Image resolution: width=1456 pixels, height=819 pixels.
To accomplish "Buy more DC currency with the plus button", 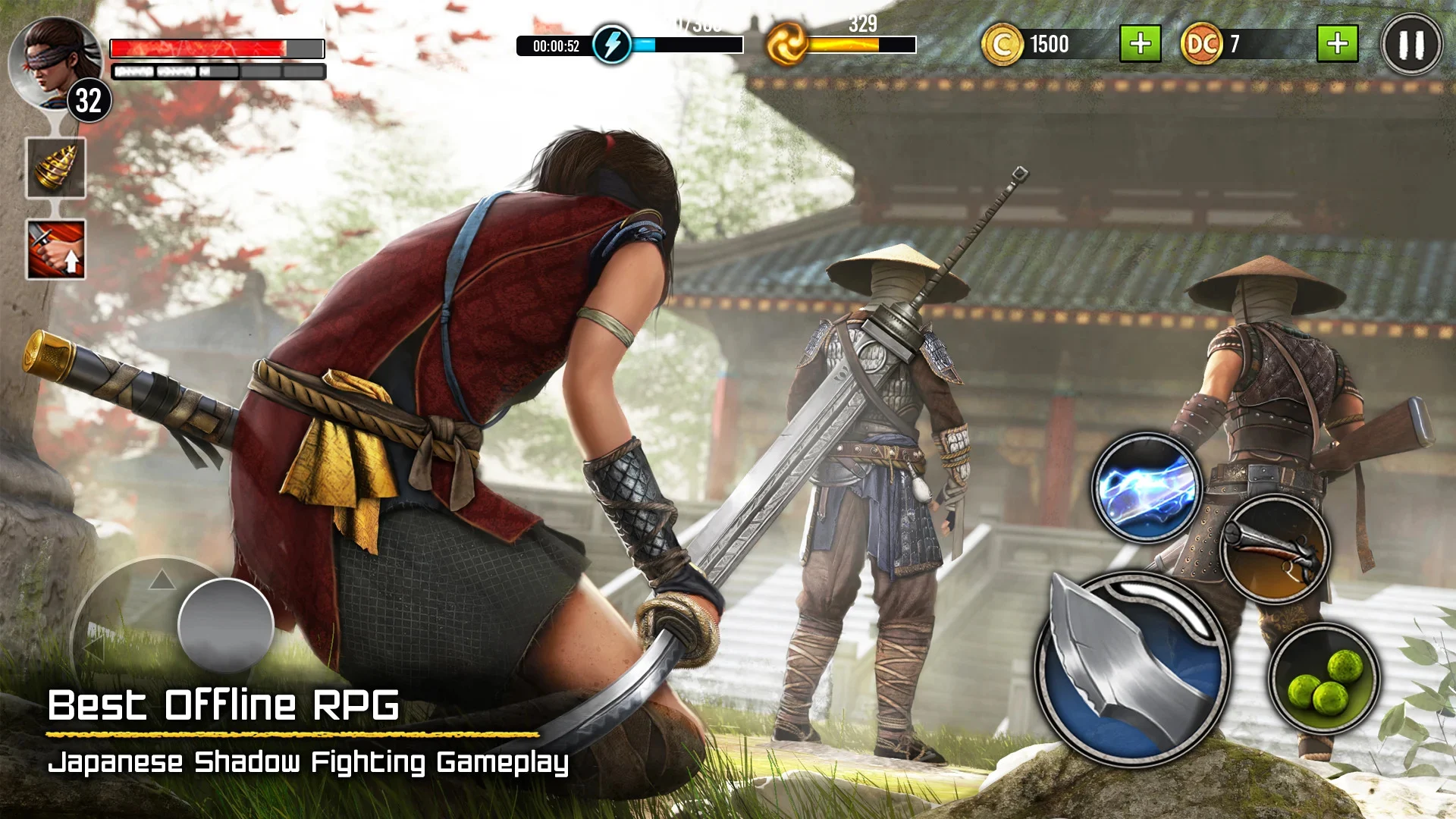I will click(1337, 44).
